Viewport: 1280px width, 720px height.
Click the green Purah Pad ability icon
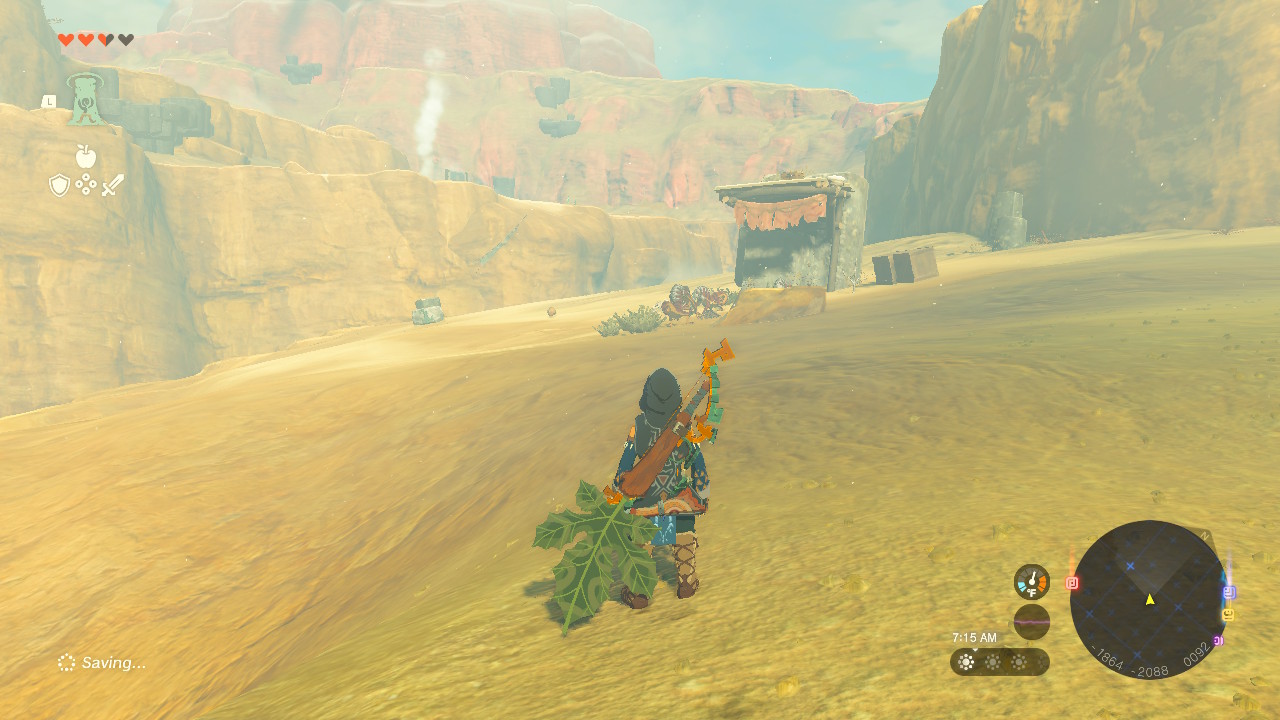coord(86,100)
